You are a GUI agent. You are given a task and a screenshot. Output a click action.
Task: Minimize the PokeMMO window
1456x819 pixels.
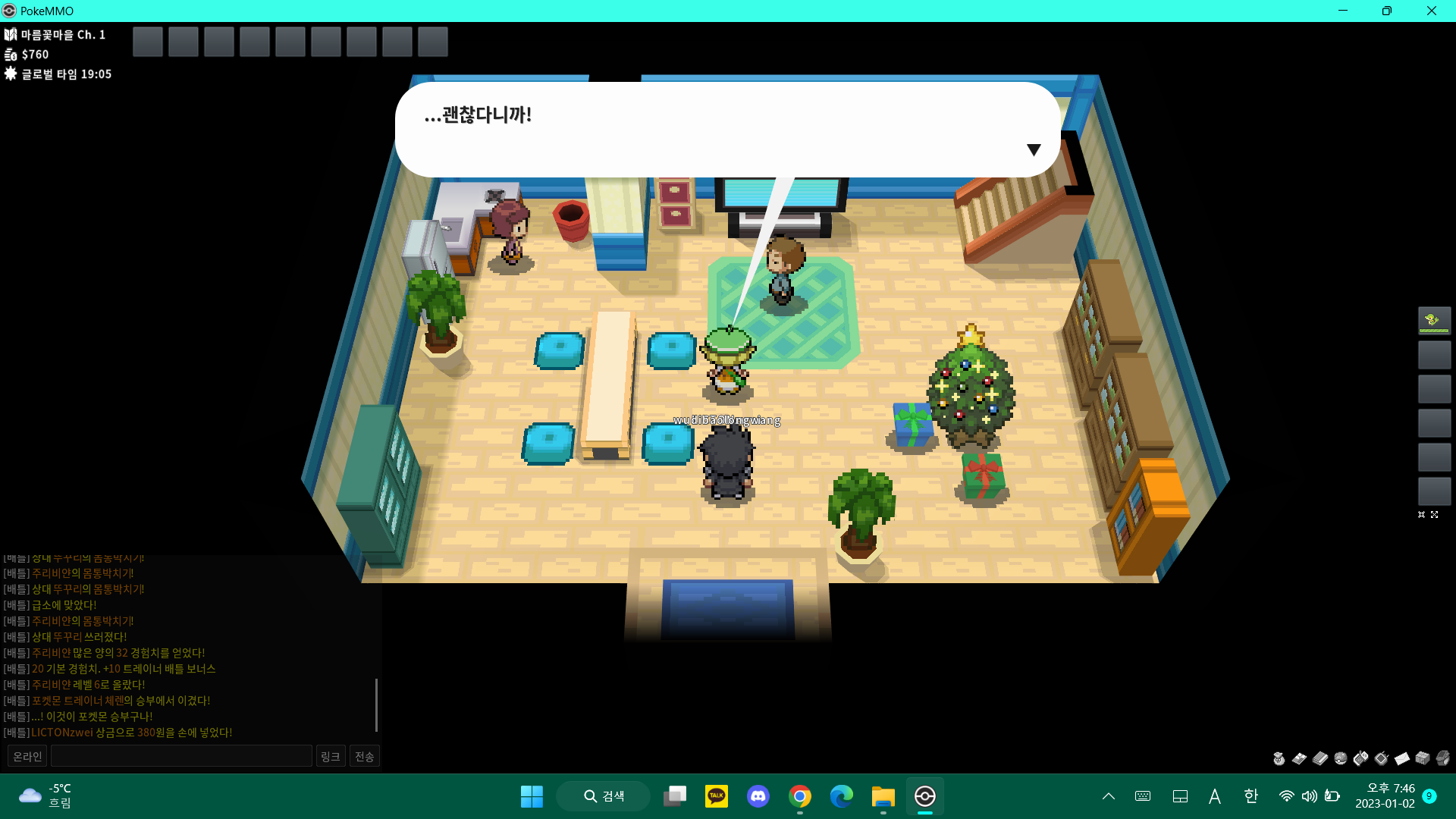point(1343,11)
